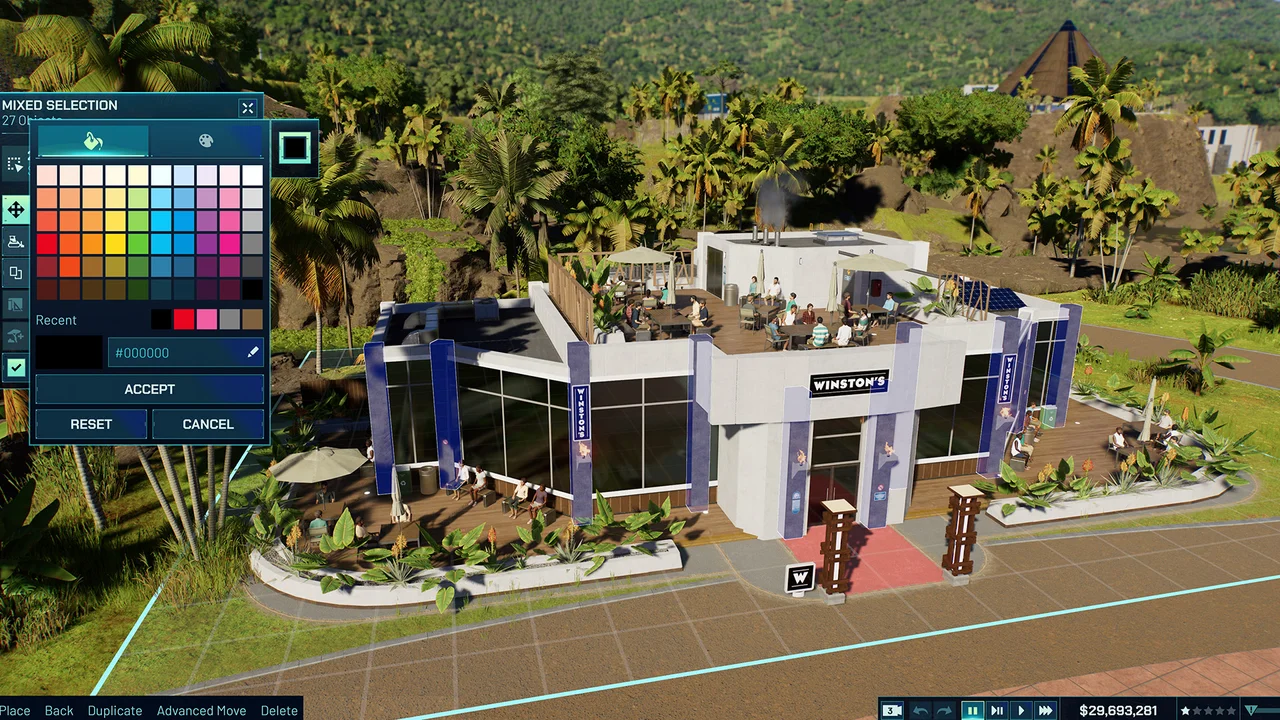This screenshot has height=720, width=1280.
Task: Select the multi-select marquee tool
Action: [15, 164]
